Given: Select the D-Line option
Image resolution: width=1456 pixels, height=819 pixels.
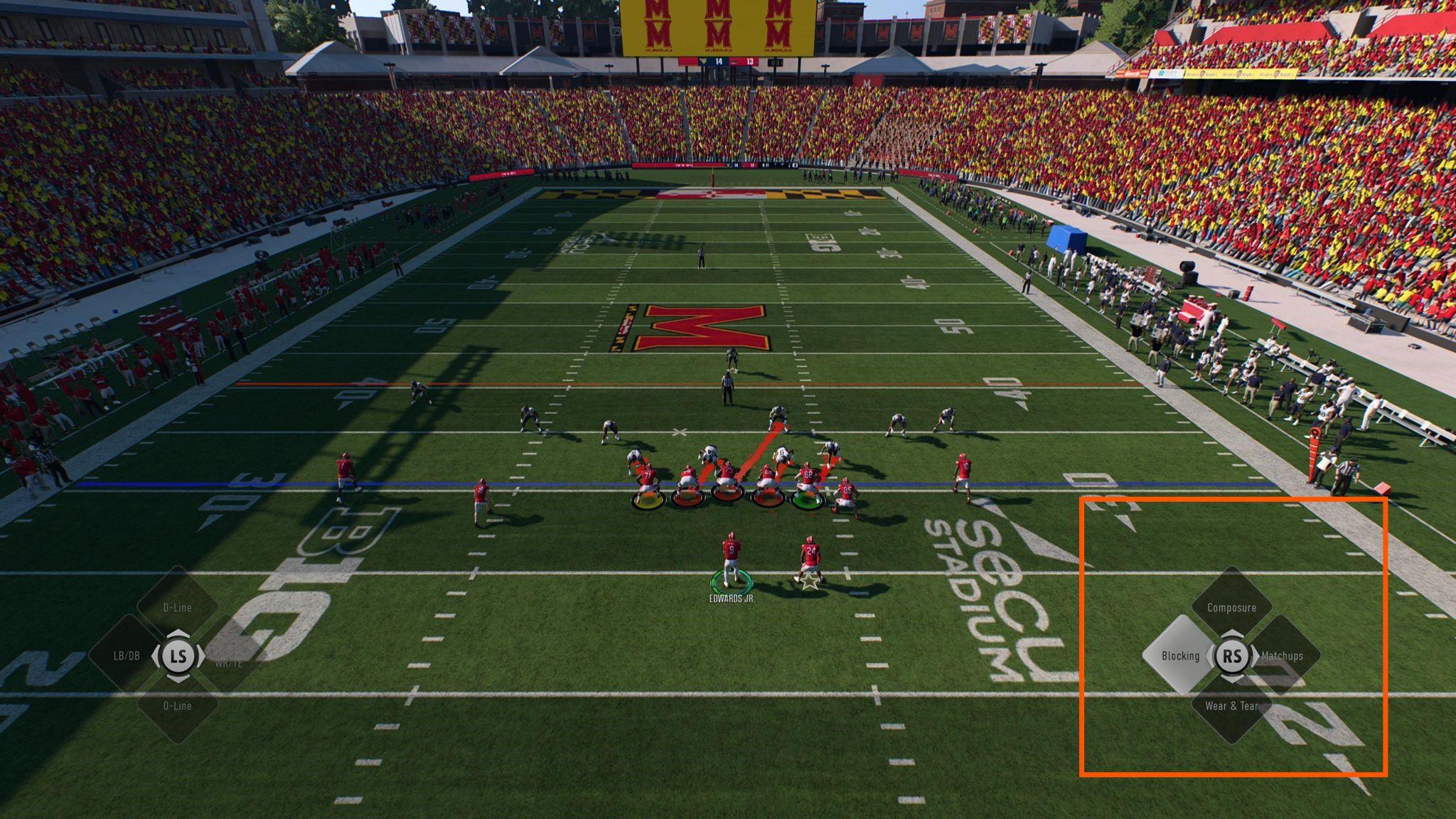Looking at the screenshot, I should [177, 607].
